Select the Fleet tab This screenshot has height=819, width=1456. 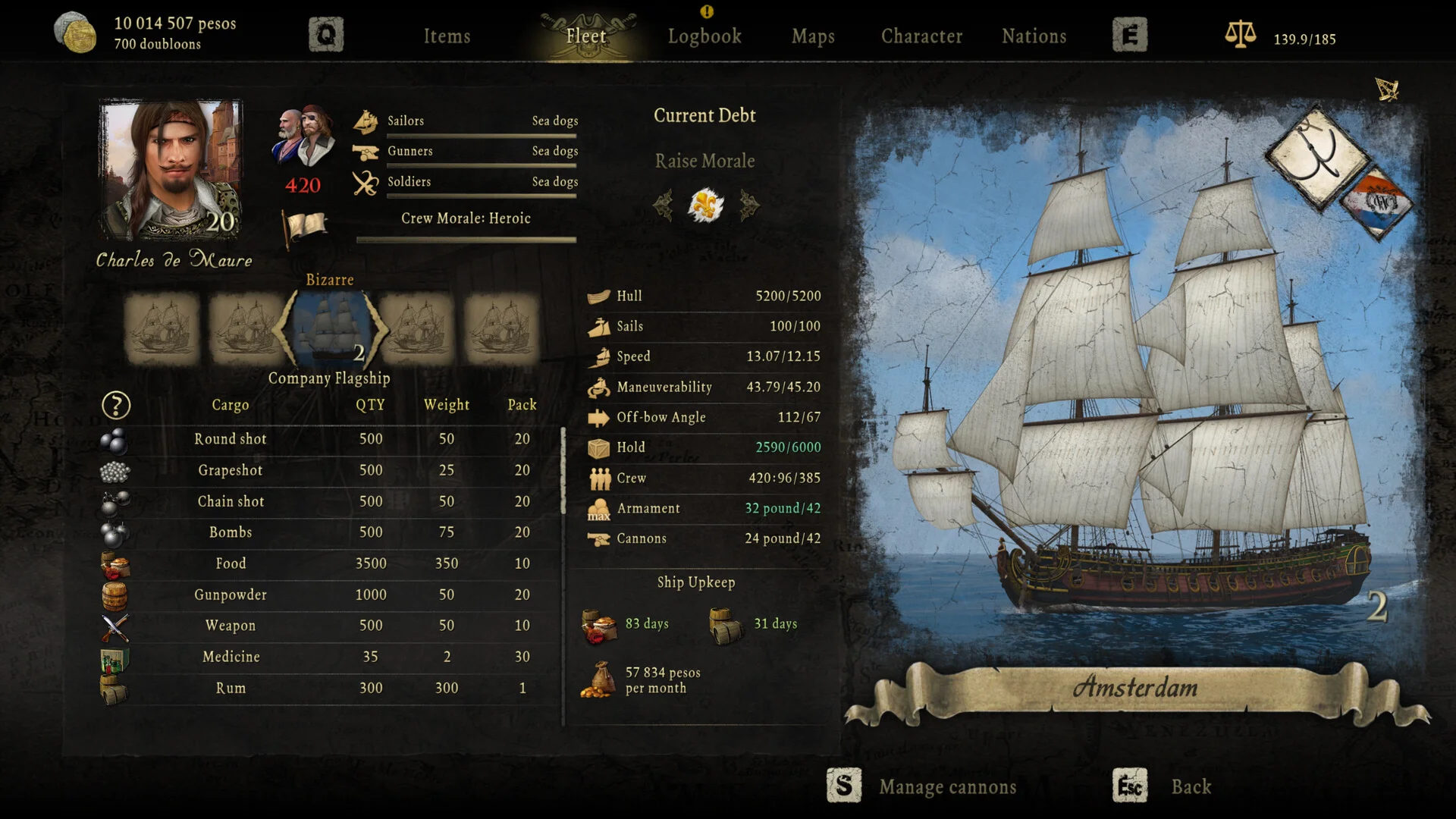click(586, 36)
